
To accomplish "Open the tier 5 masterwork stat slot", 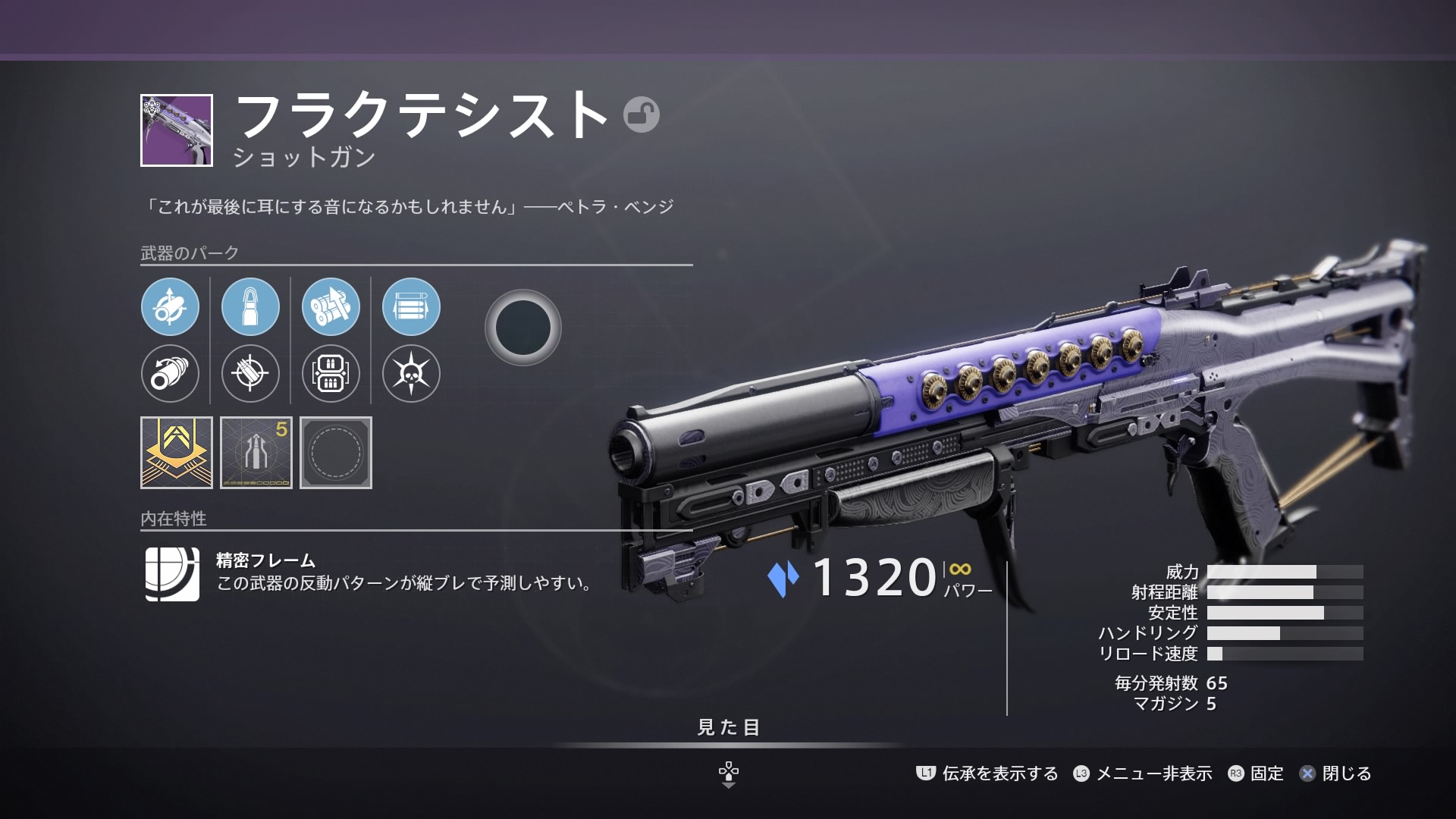I will tap(256, 453).
